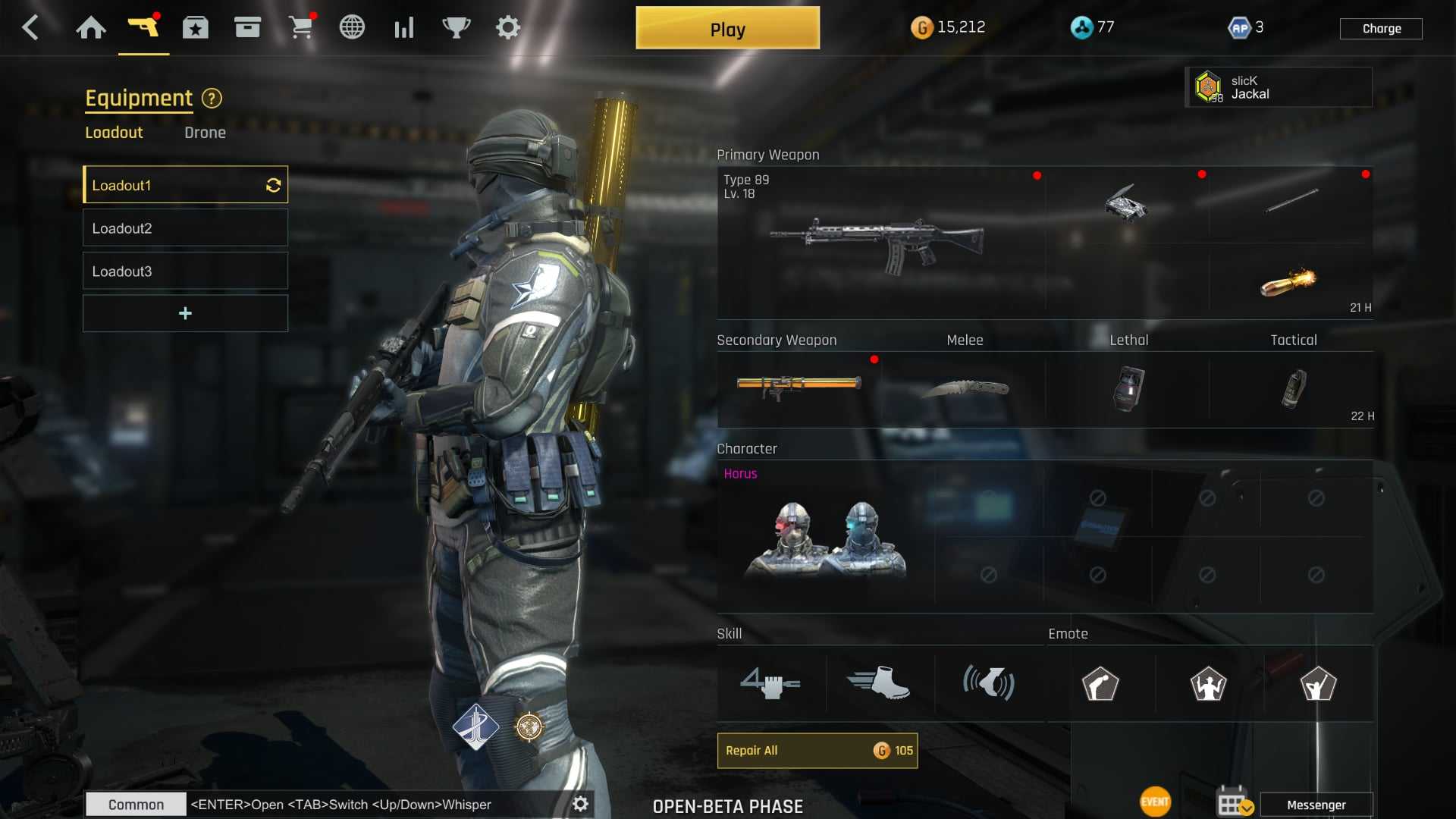
Task: Select the melee knife slot
Action: click(x=965, y=388)
